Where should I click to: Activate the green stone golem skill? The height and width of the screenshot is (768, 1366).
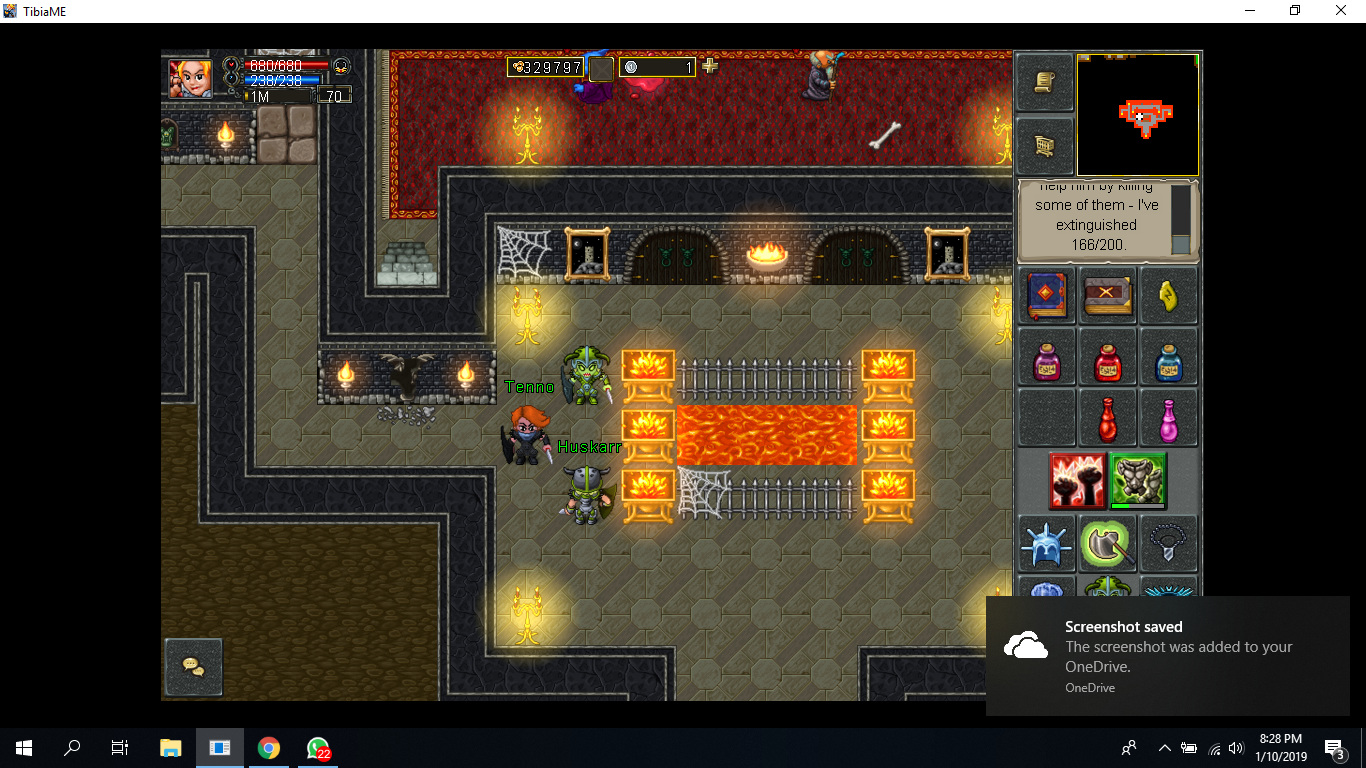(x=1138, y=481)
